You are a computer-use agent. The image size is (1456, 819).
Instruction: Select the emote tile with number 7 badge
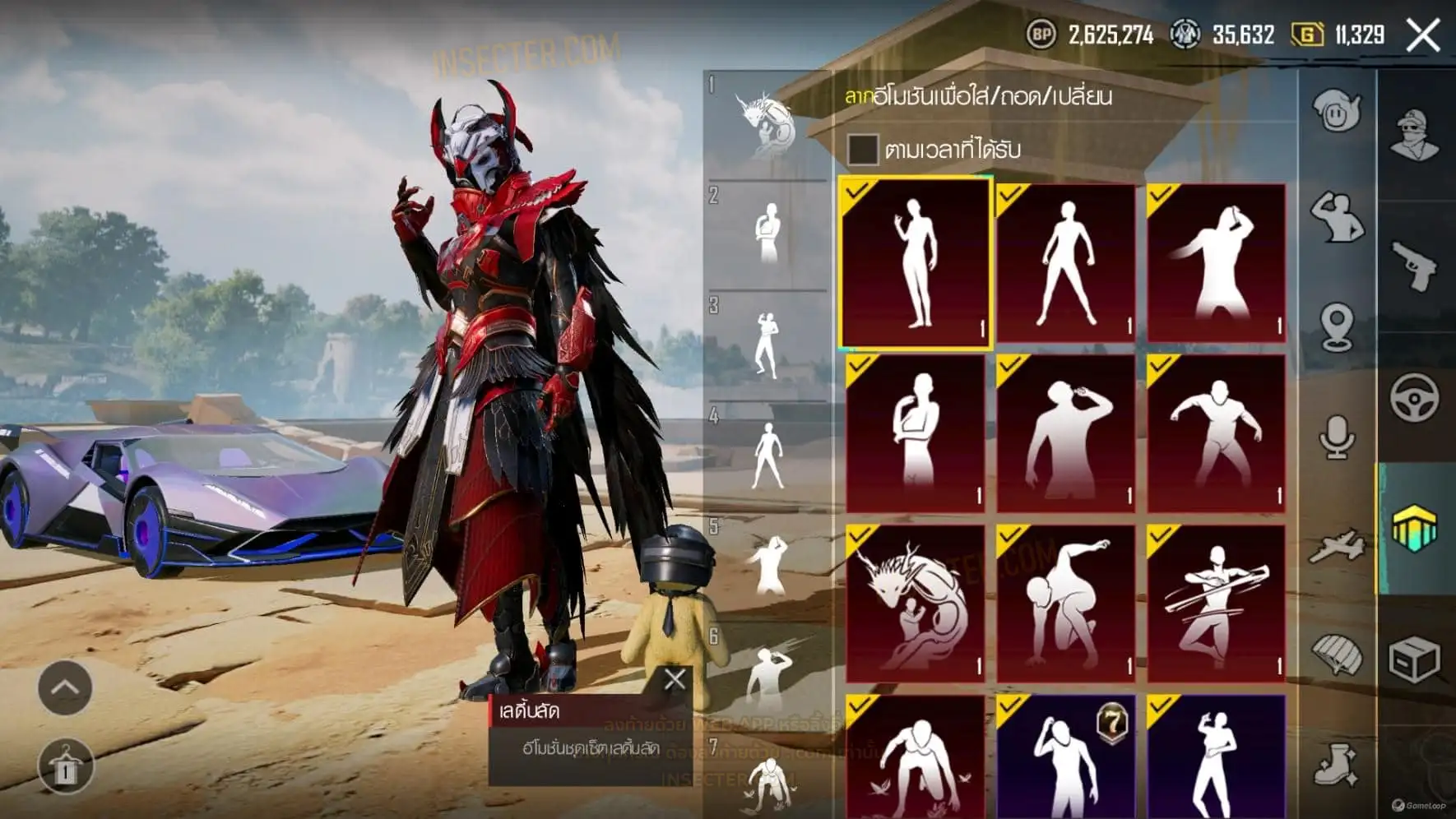click(x=1065, y=757)
